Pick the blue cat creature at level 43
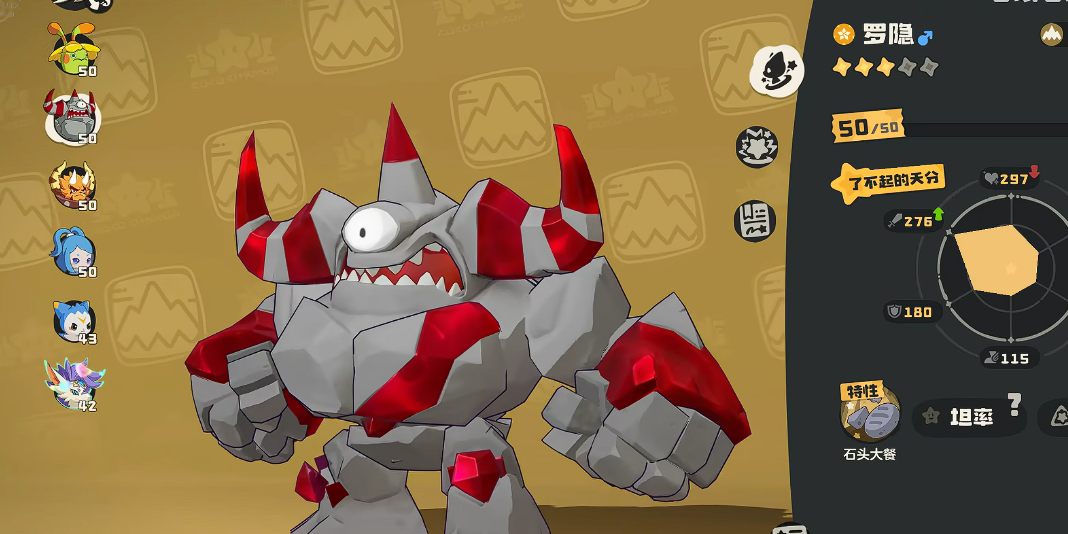Image resolution: width=1068 pixels, height=534 pixels. [74, 320]
